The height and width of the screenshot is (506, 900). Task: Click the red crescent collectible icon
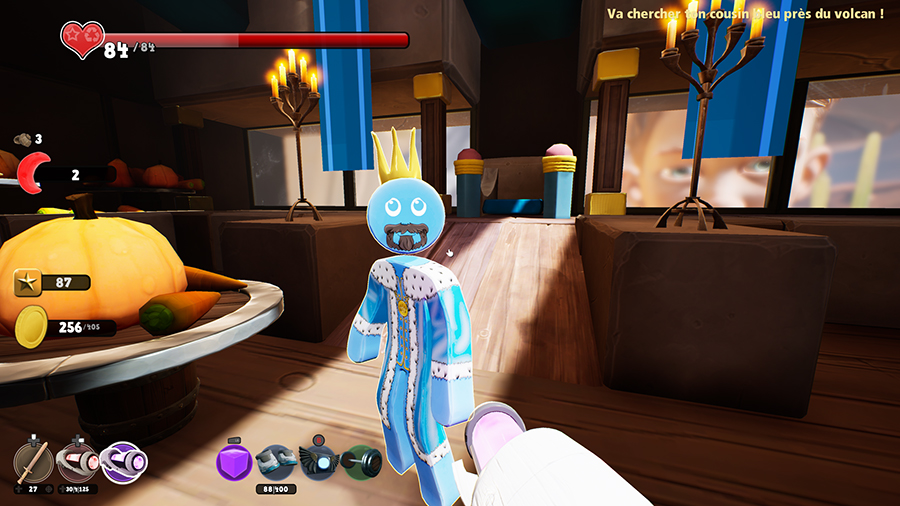37,174
